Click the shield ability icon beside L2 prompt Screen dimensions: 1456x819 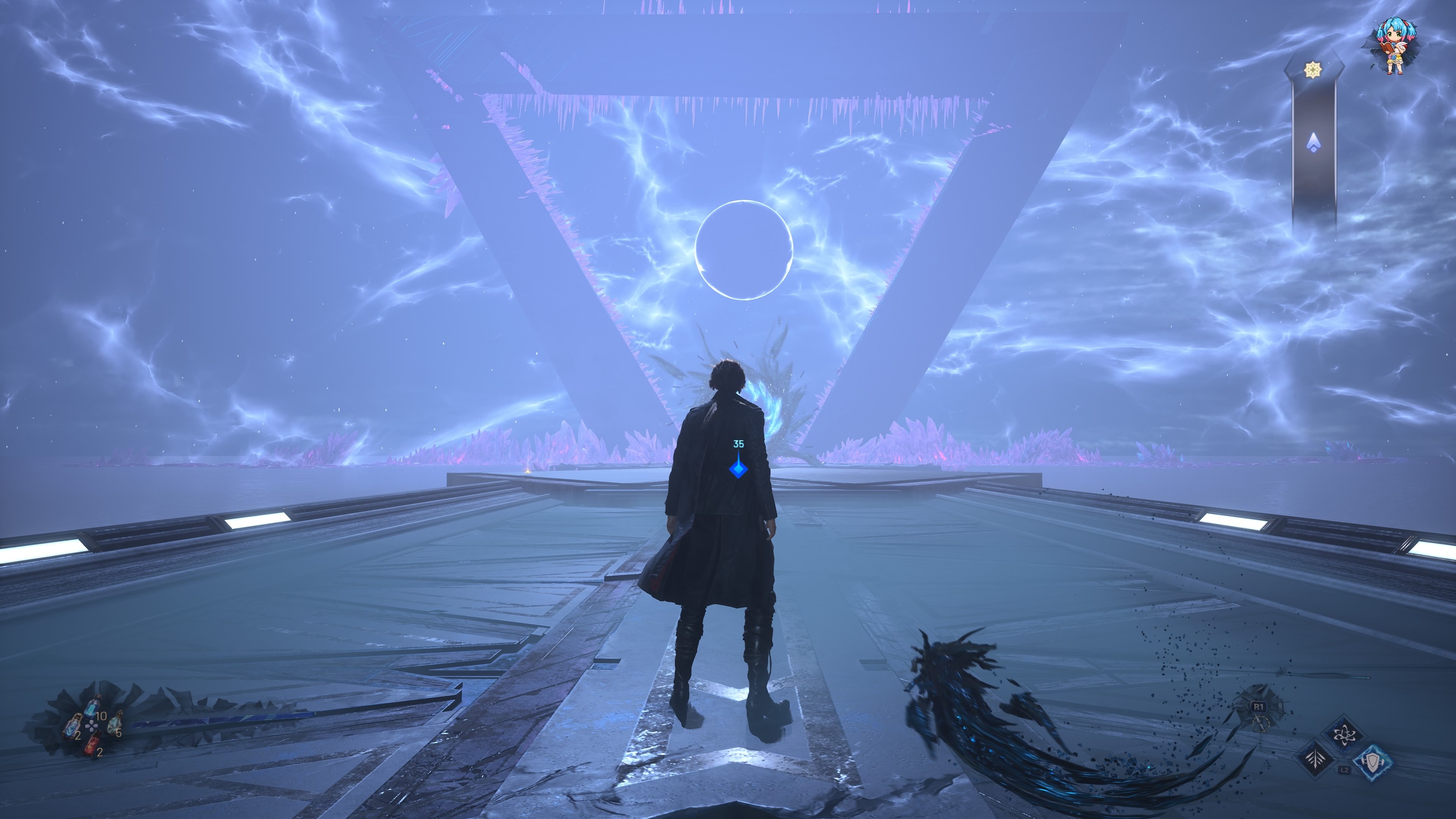(x=1373, y=763)
